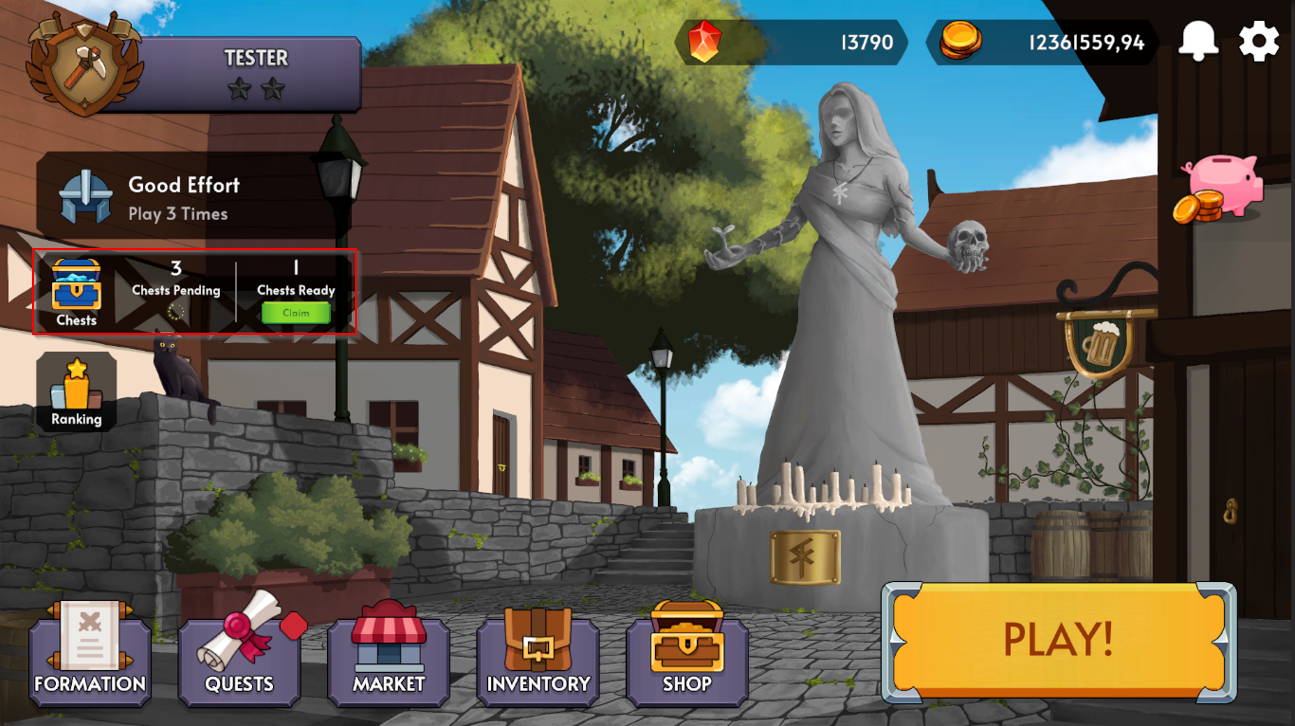This screenshot has height=726, width=1295.
Task: Open the notifications bell
Action: point(1199,41)
